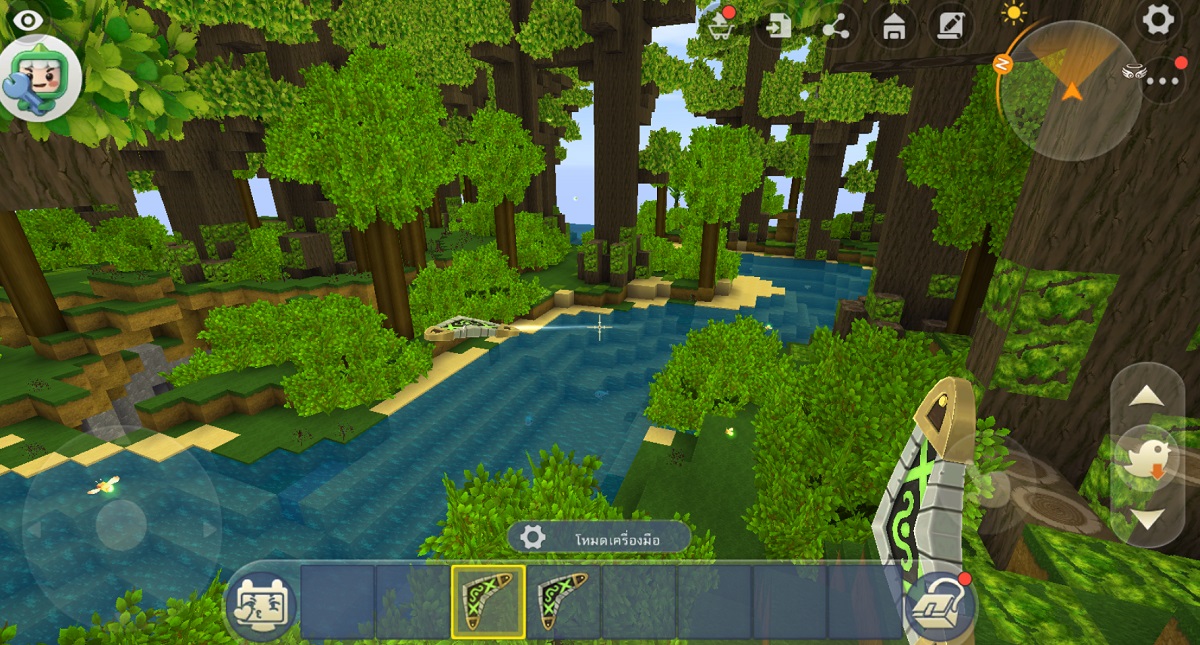Tap the fly-up arrow button

(1146, 396)
